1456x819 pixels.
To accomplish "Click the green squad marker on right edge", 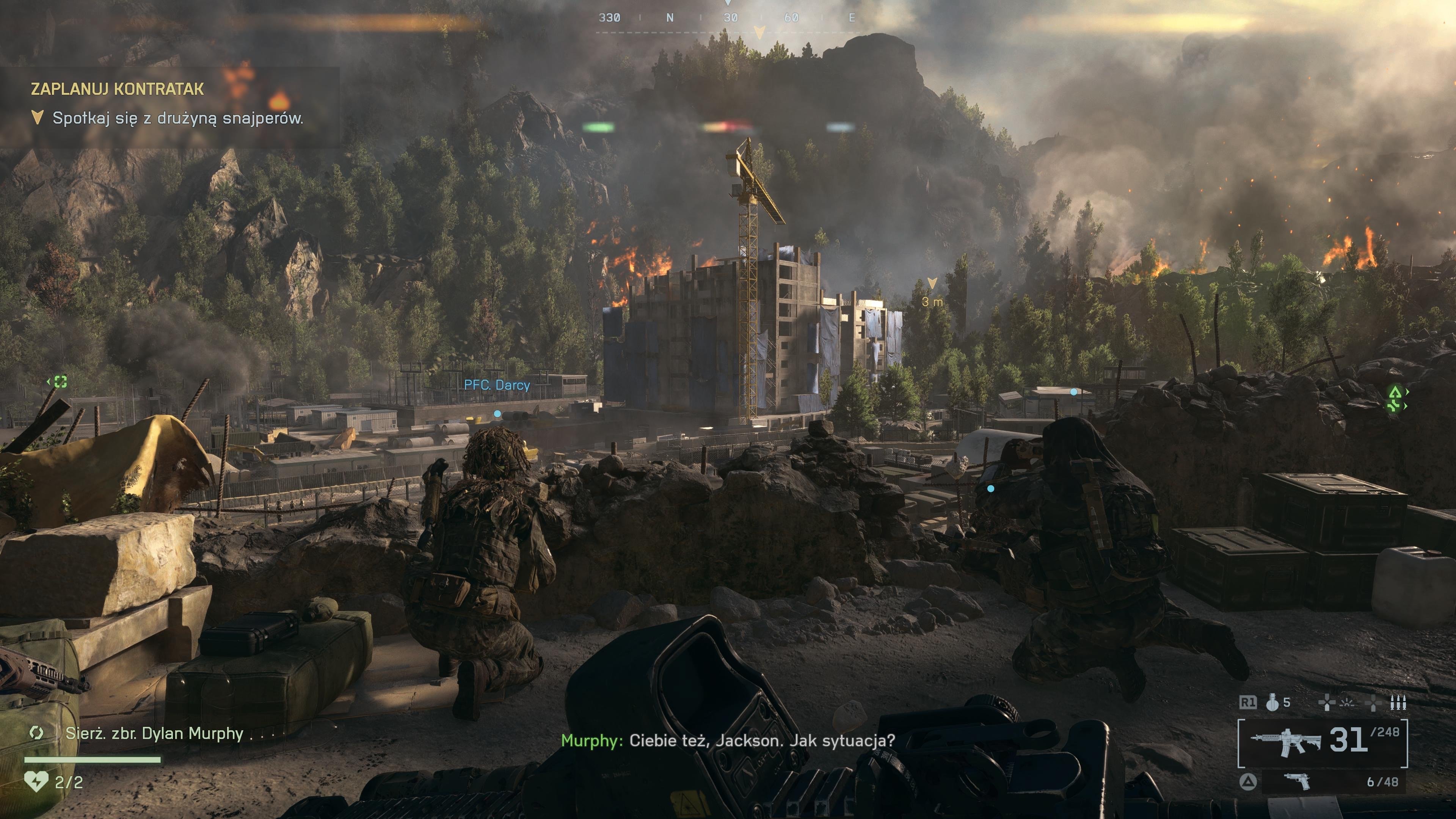I will click(x=1396, y=398).
